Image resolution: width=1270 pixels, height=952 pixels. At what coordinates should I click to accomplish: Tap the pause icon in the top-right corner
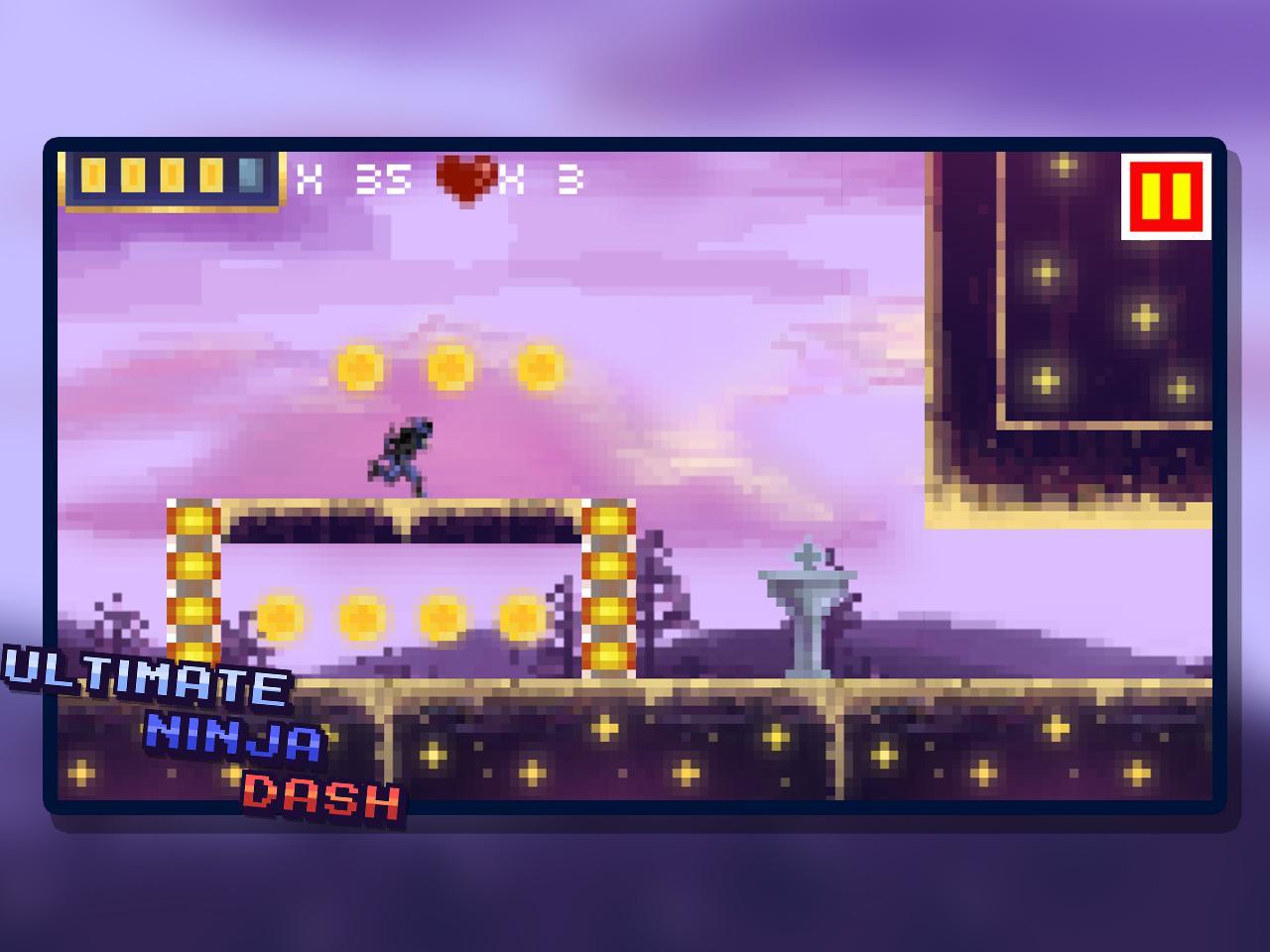pos(1168,194)
